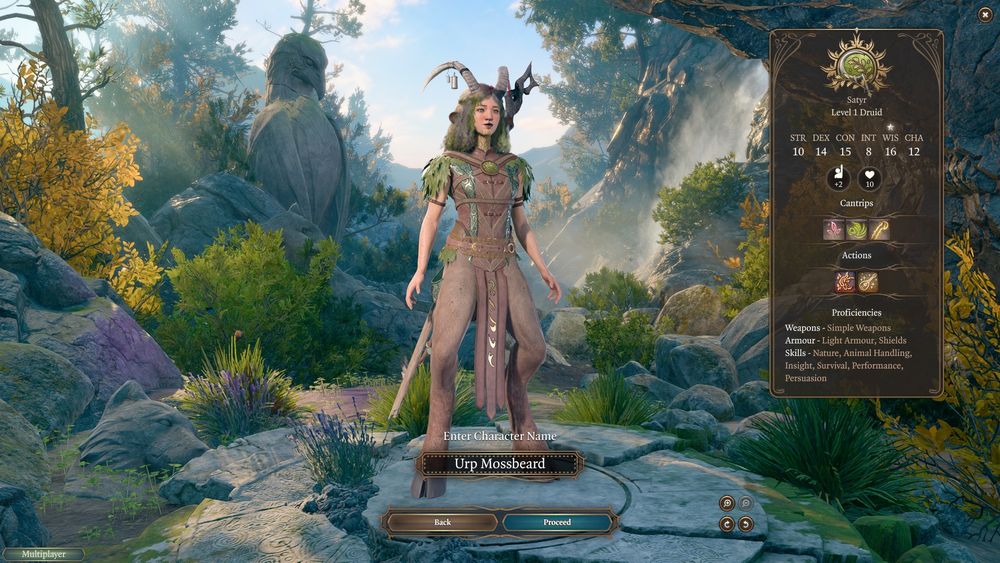The image size is (1000, 563).
Task: Click the Druid class emblem
Action: (x=856, y=66)
